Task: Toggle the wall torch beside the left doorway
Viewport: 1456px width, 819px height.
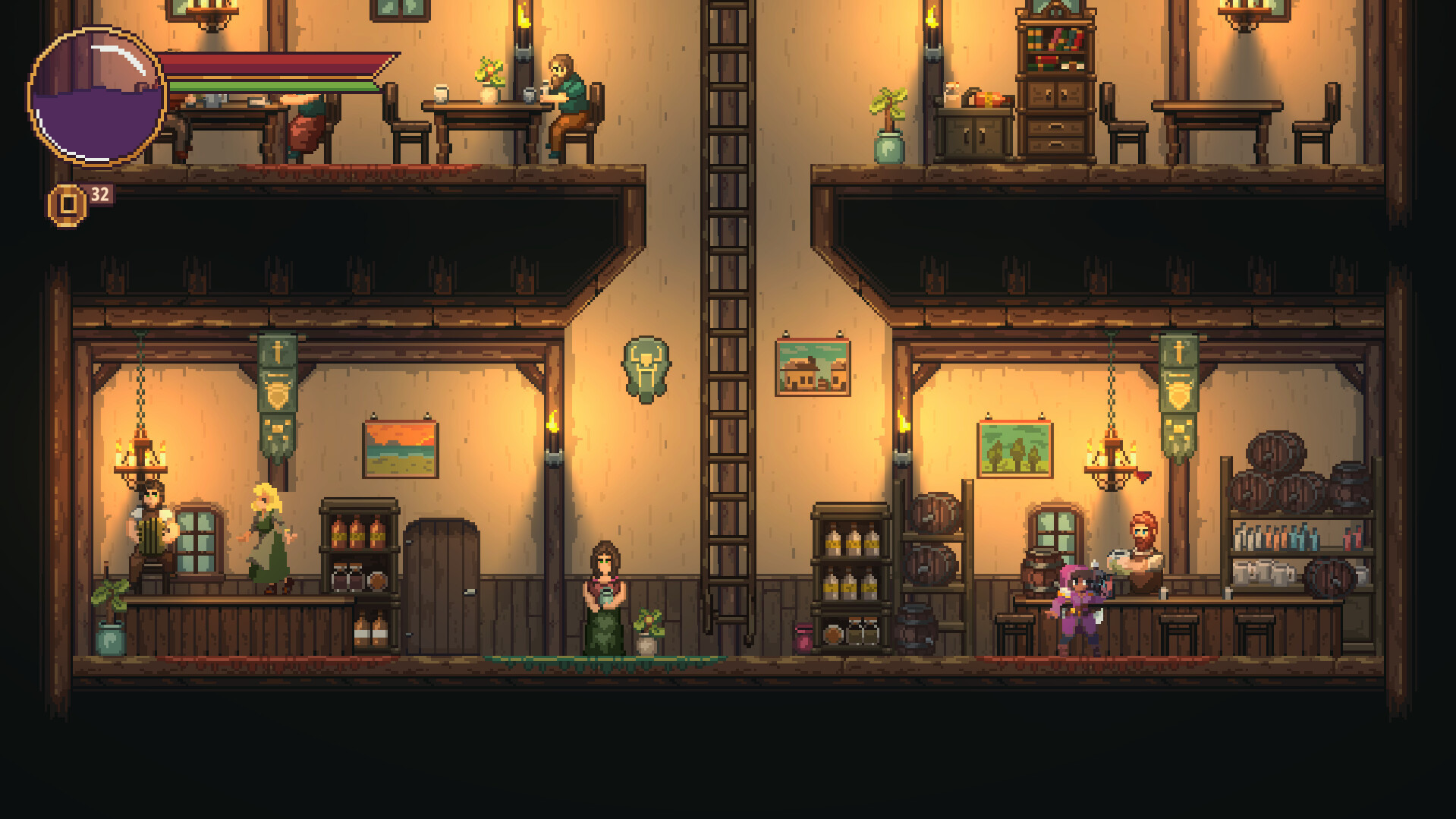Action: click(x=554, y=433)
